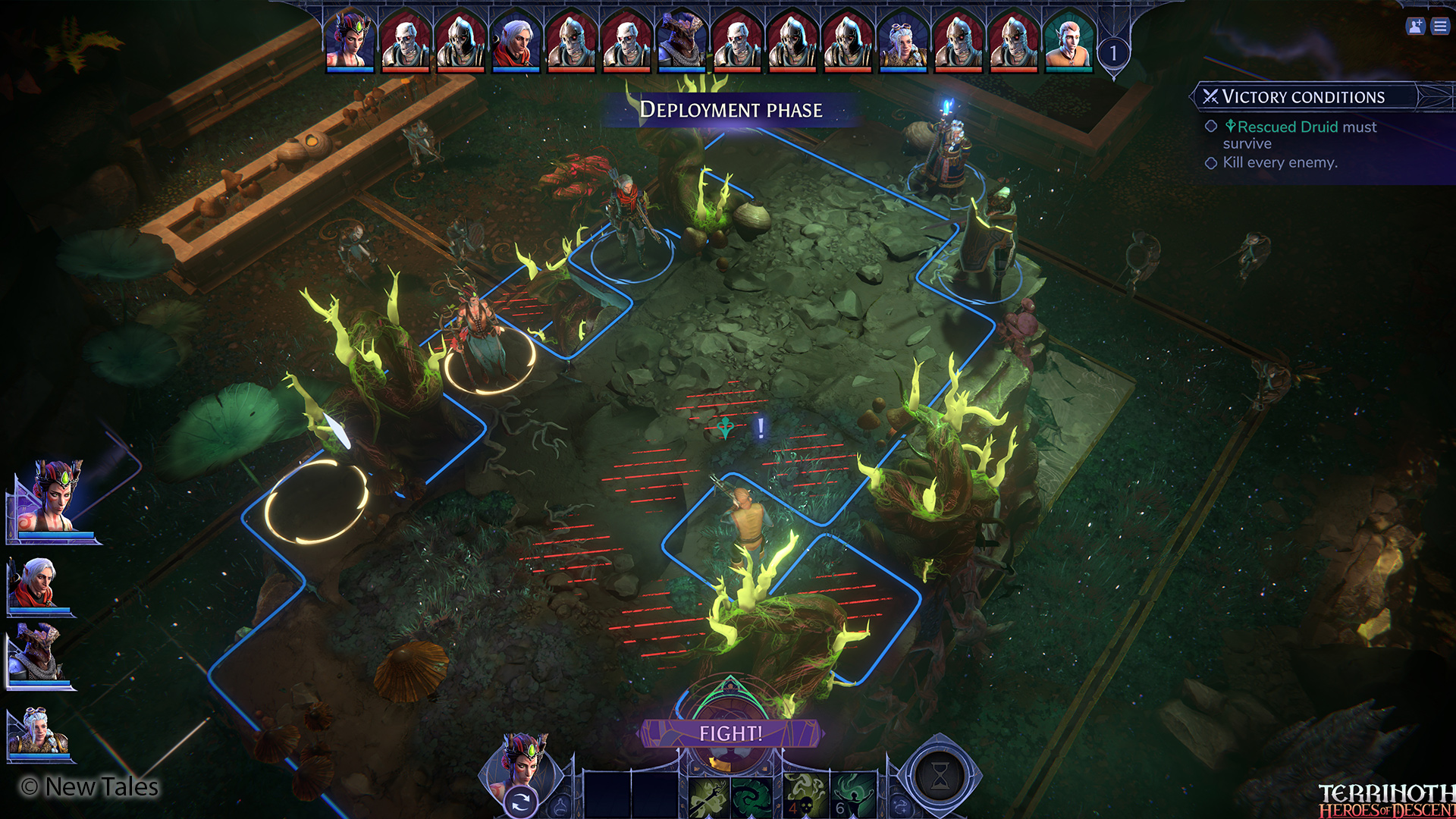Activate the thorny branch strike ability
Screen dimensions: 1456x819
tap(708, 797)
